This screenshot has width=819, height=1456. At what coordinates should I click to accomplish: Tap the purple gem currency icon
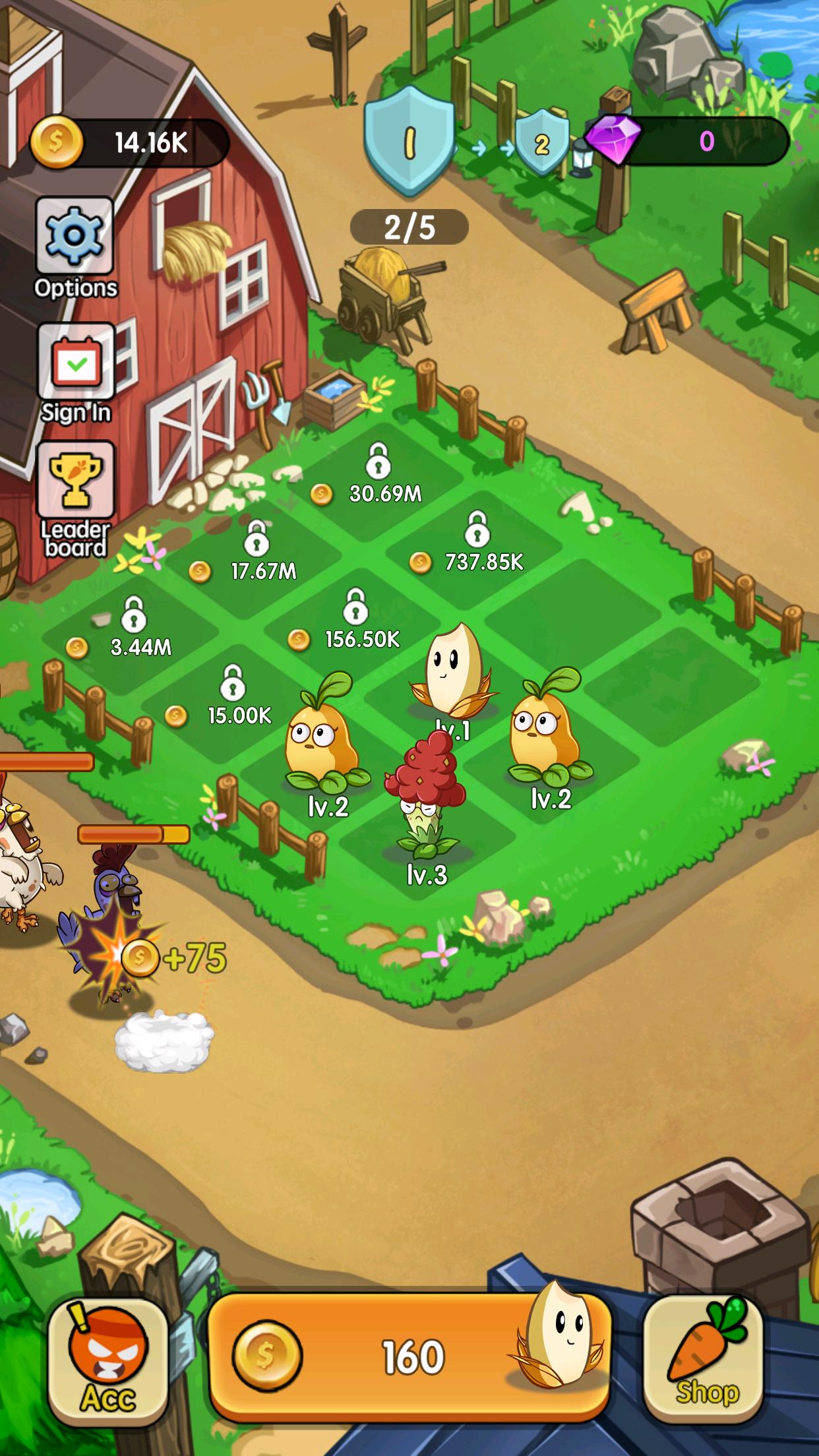(613, 141)
